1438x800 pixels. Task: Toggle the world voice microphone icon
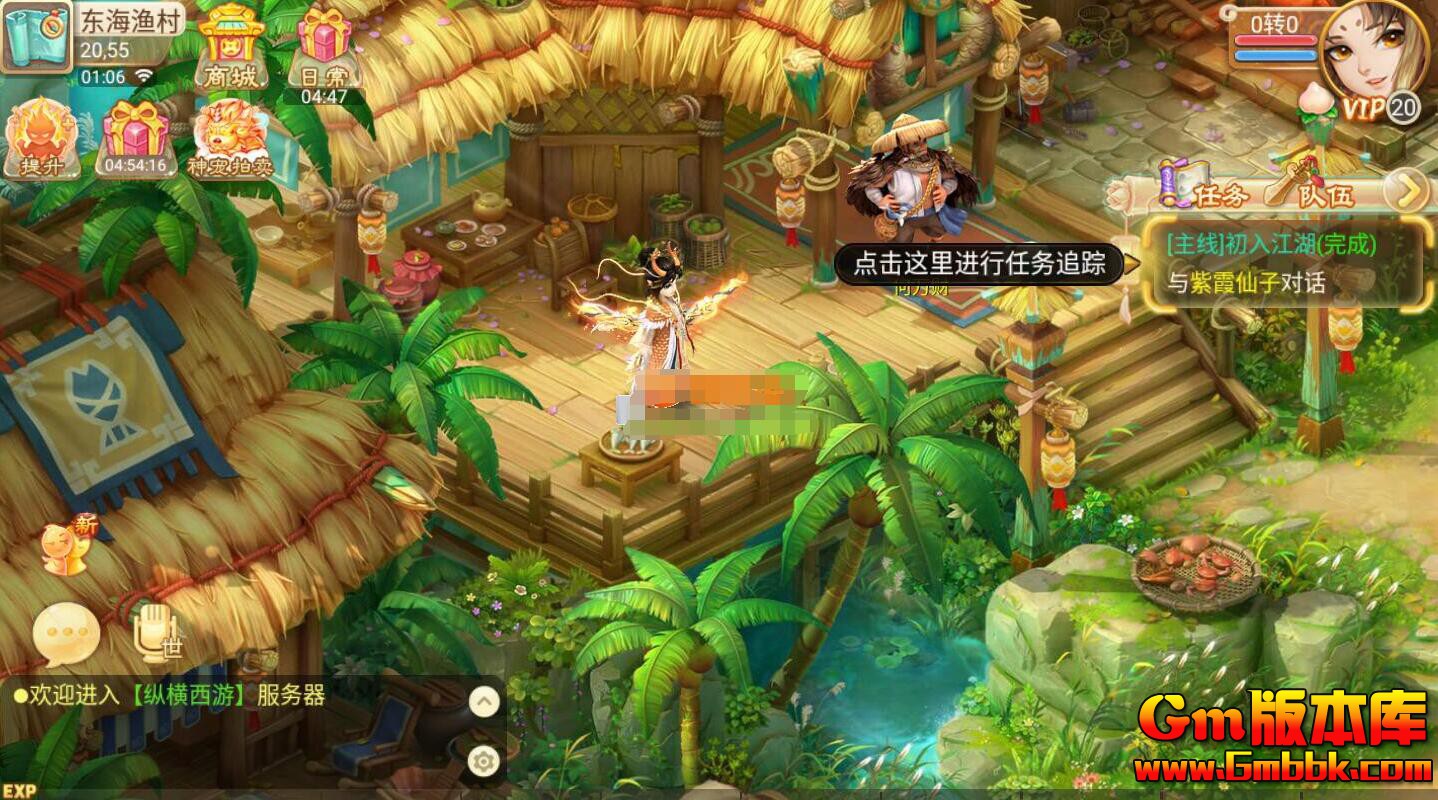tap(152, 632)
